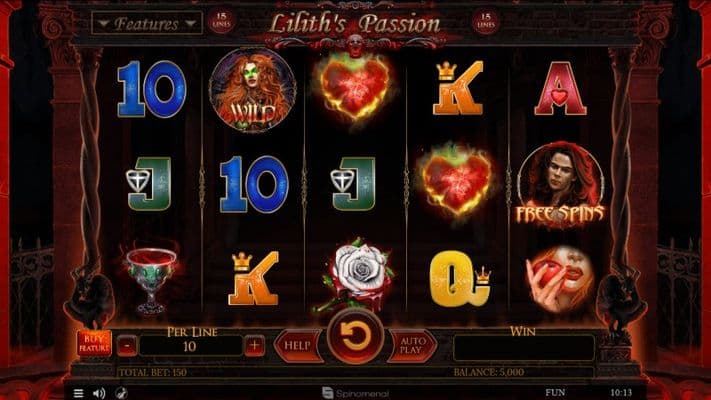
Task: Start Auto Play
Action: coord(411,345)
